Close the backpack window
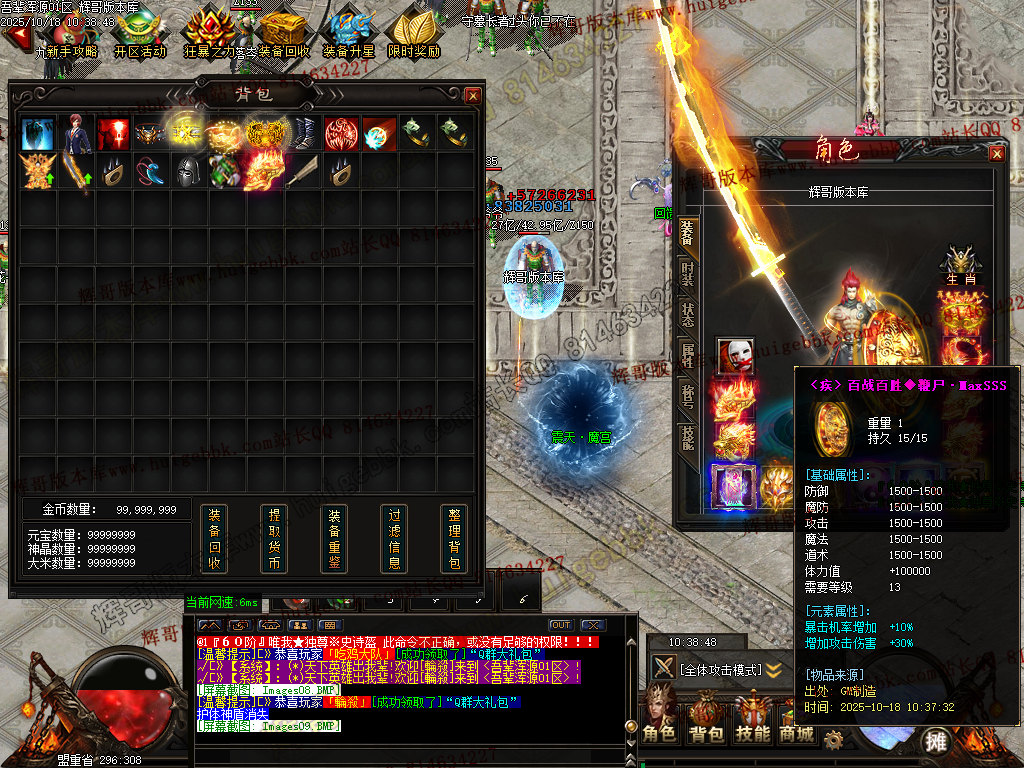Viewport: 1024px width, 768px height. 473,95
